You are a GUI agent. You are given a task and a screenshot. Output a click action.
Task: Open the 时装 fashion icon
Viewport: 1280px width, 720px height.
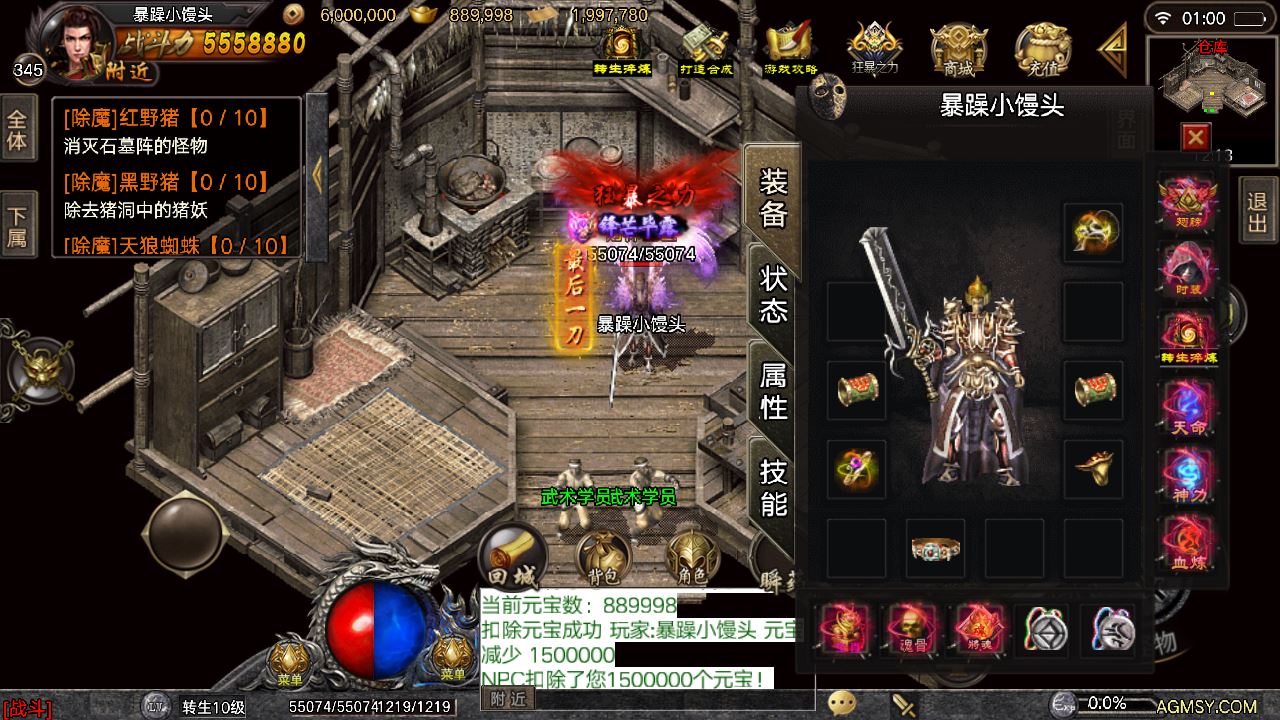coord(1188,270)
